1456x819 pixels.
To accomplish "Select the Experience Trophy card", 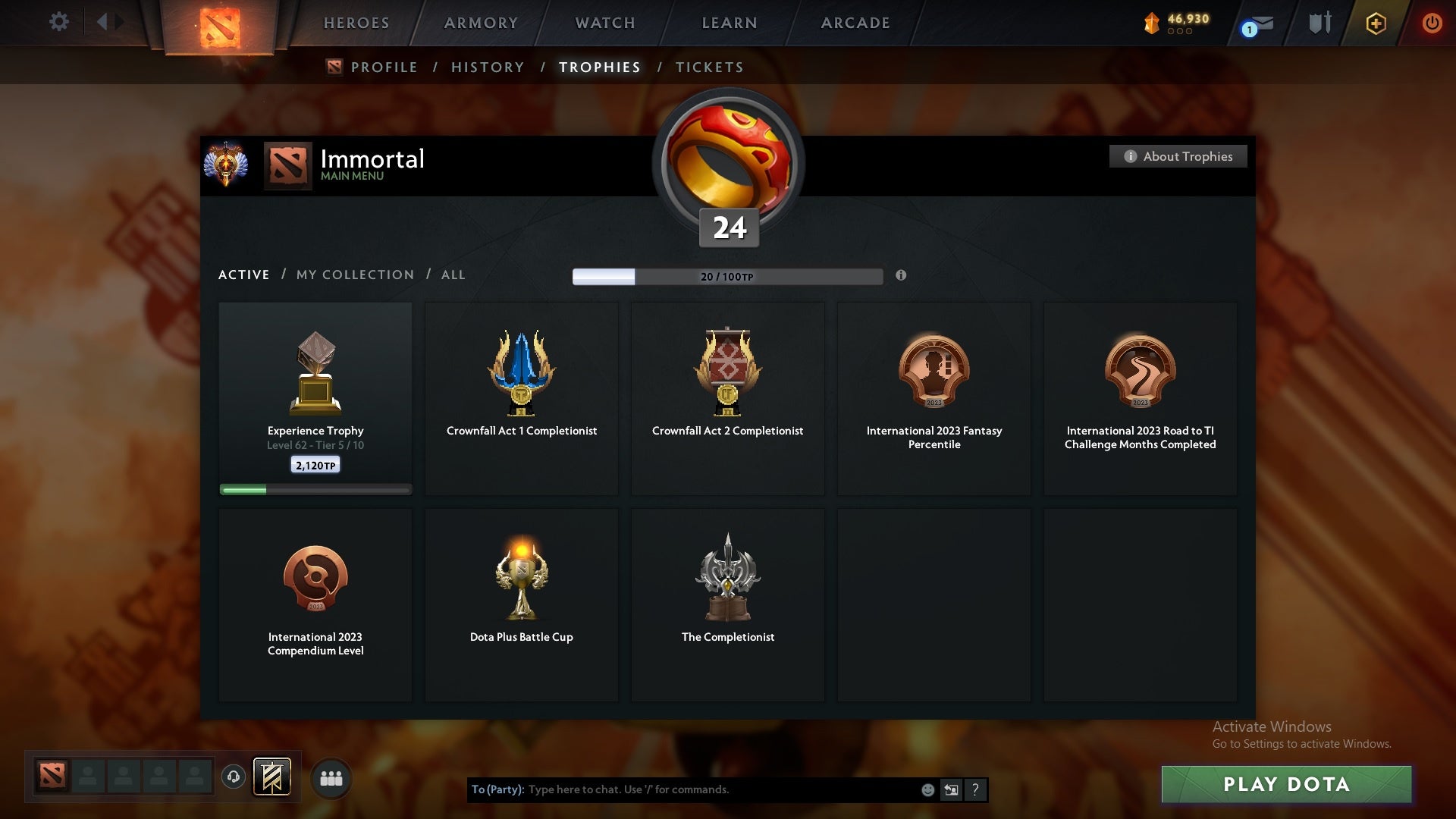I will (315, 398).
